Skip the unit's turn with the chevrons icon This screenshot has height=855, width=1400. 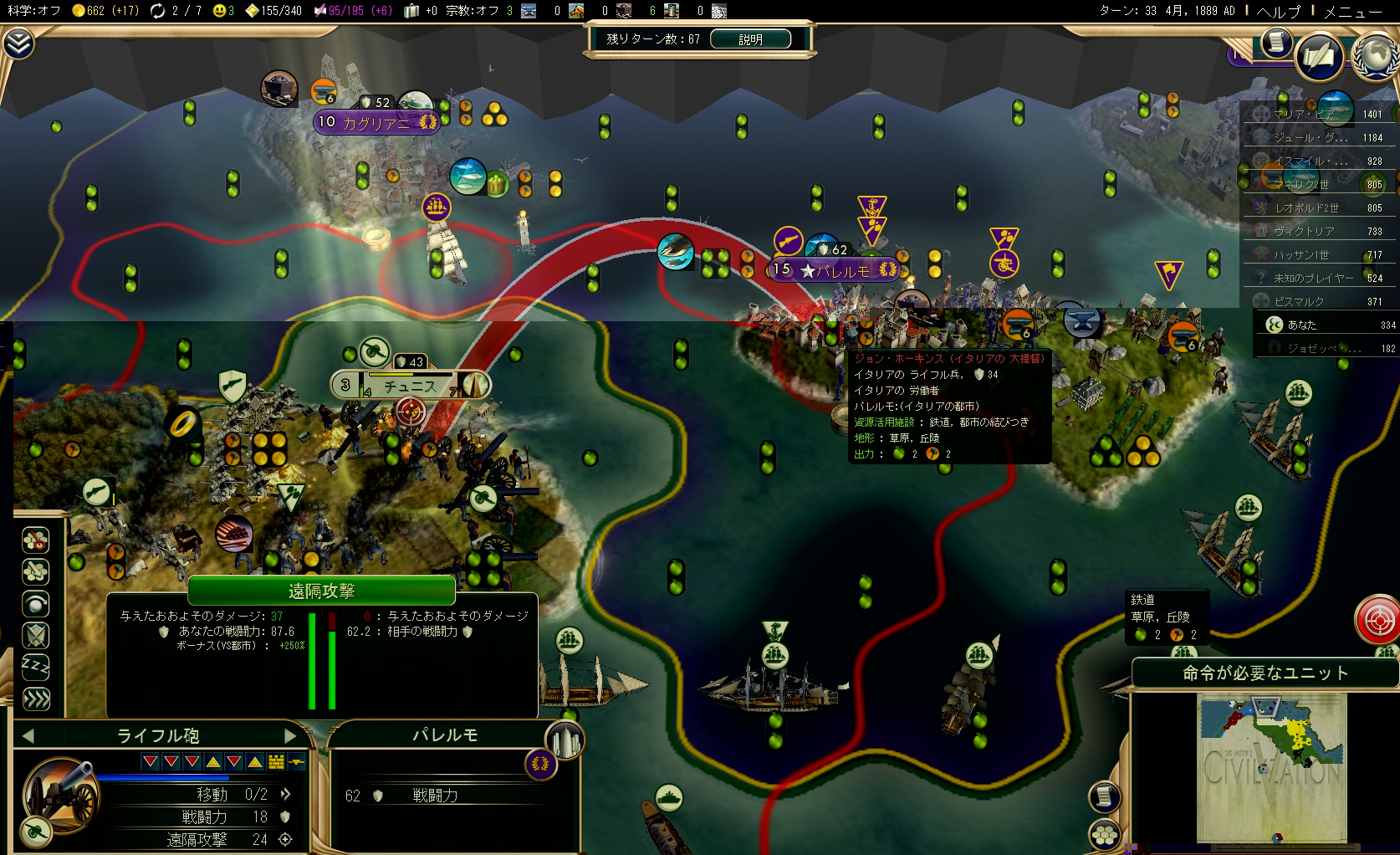[35, 699]
